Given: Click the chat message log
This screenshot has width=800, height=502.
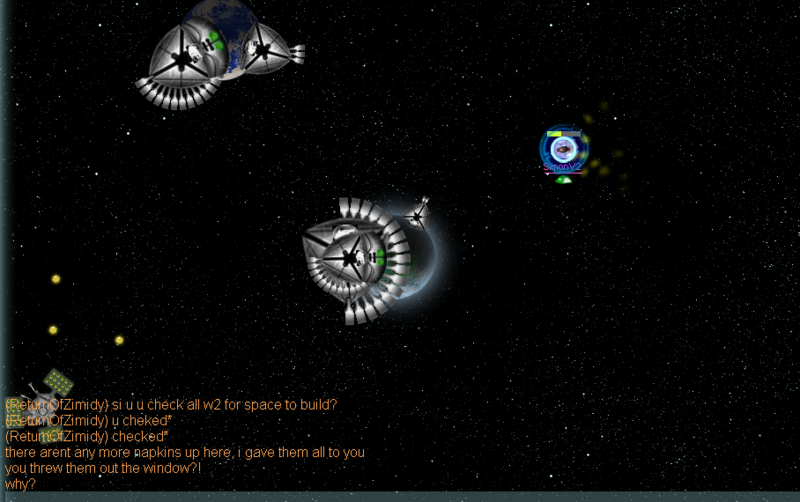Looking at the screenshot, I should click(x=185, y=444).
